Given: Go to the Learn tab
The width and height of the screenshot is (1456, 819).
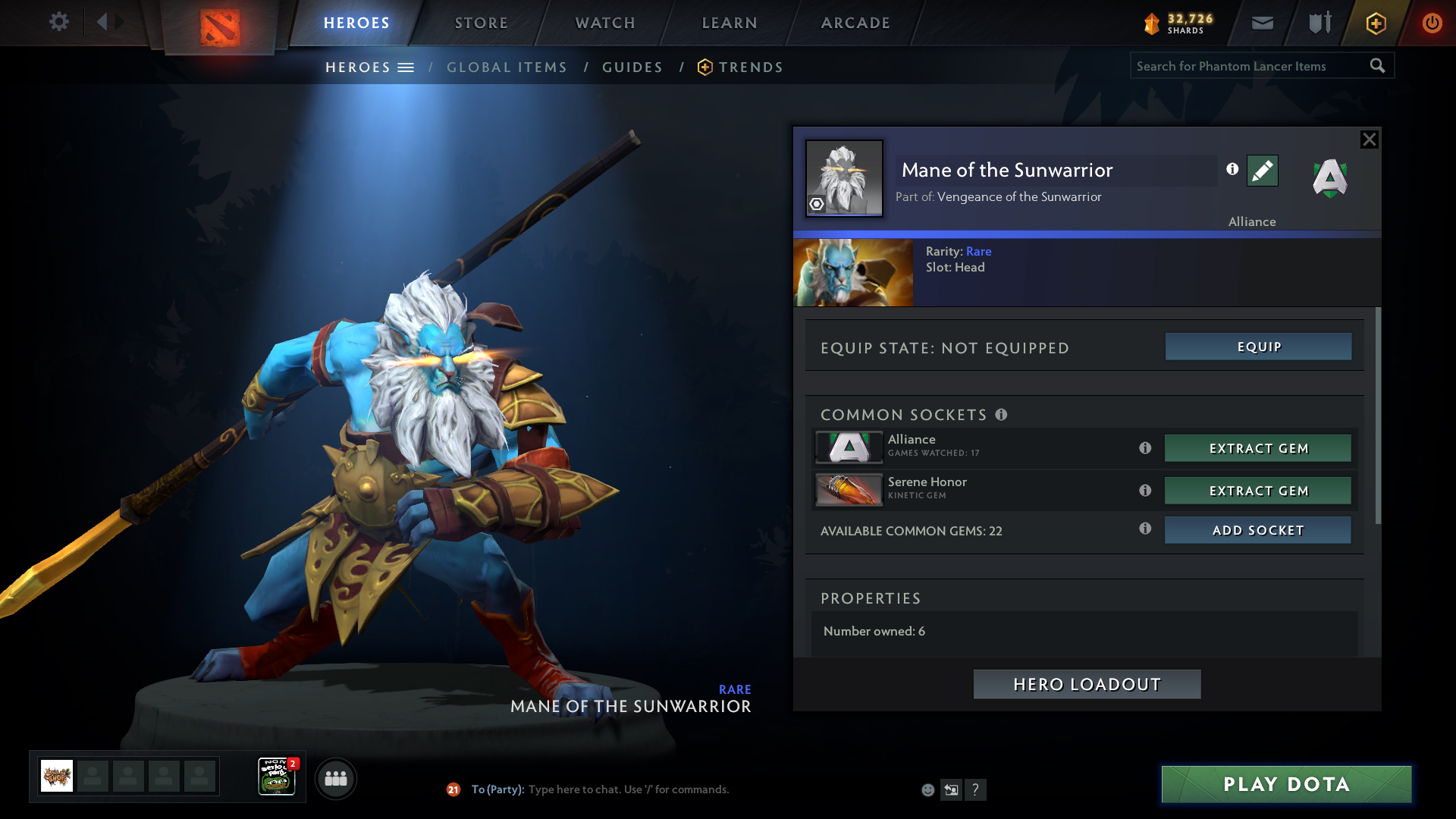Looking at the screenshot, I should click(730, 23).
